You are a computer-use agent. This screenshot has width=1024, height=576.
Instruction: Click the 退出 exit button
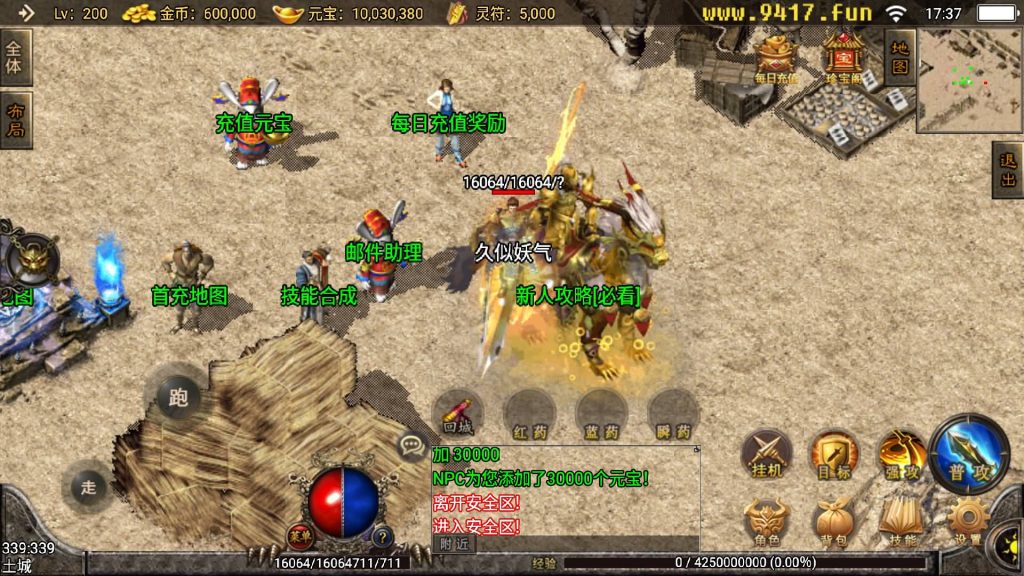tap(1008, 170)
